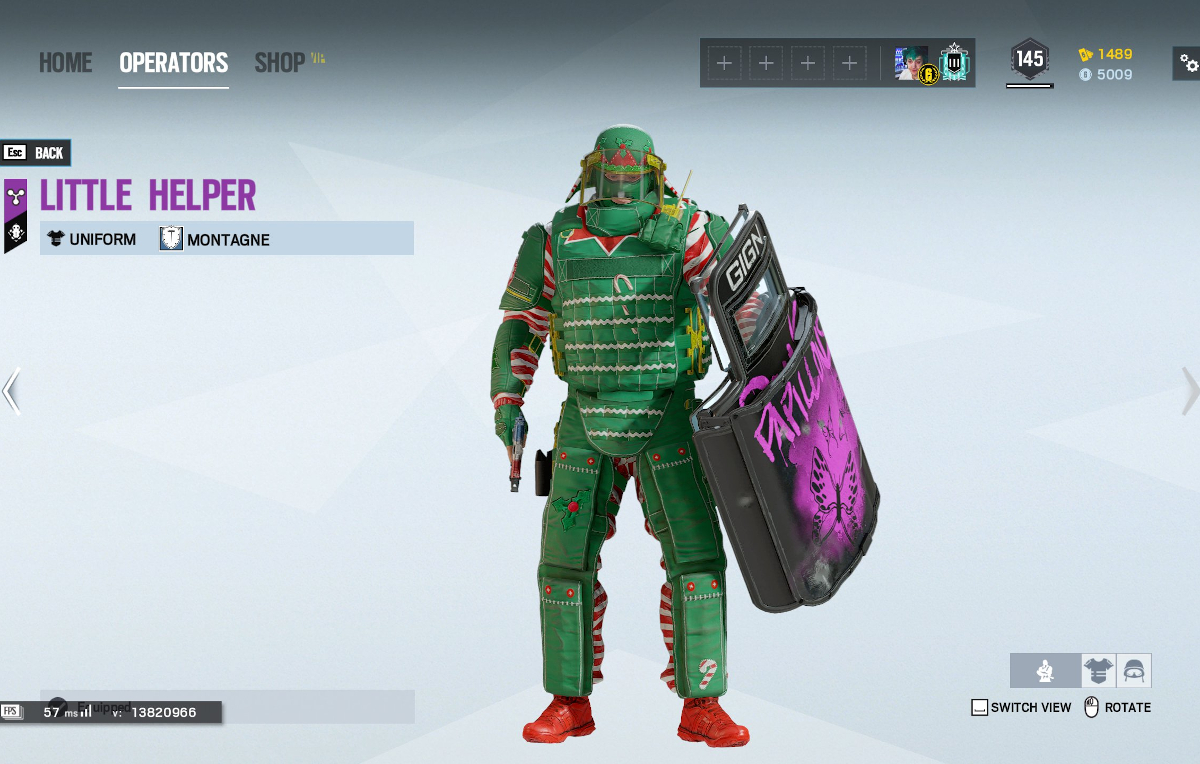Browse to the previous uniform with left arrow
Image resolution: width=1200 pixels, height=764 pixels.
point(11,391)
